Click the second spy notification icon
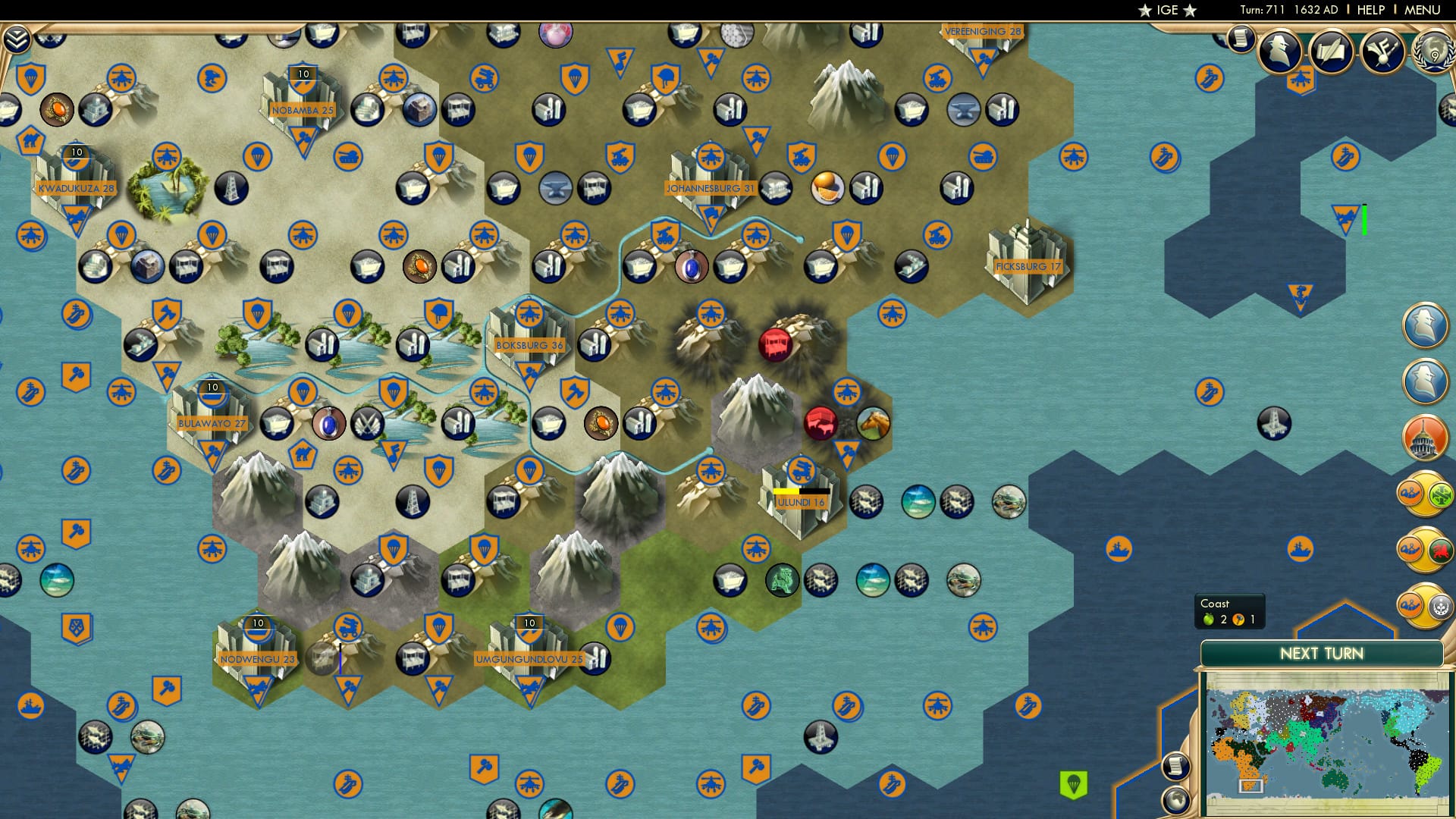This screenshot has height=819, width=1456. click(1426, 379)
